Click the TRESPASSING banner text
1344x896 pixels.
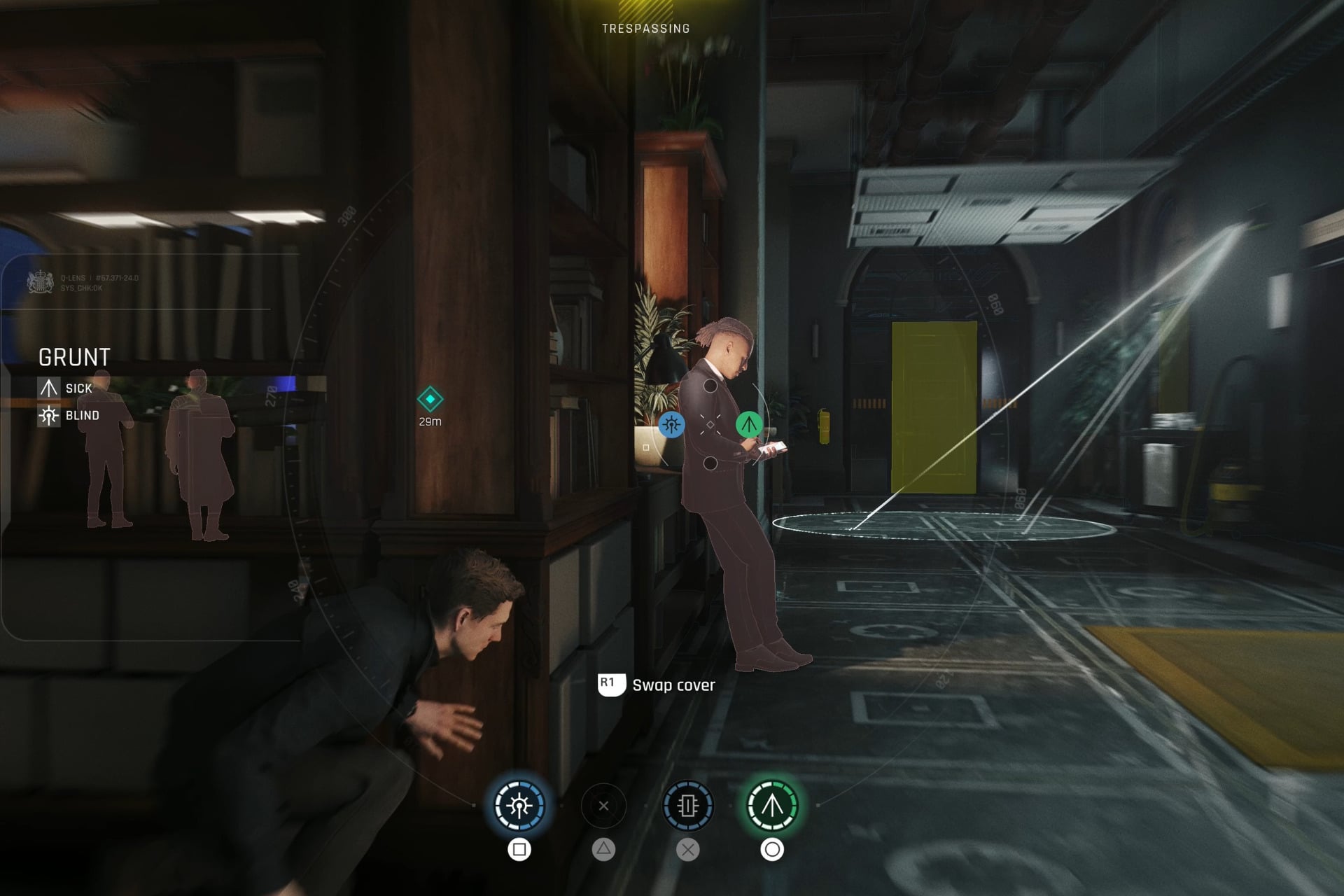(645, 29)
